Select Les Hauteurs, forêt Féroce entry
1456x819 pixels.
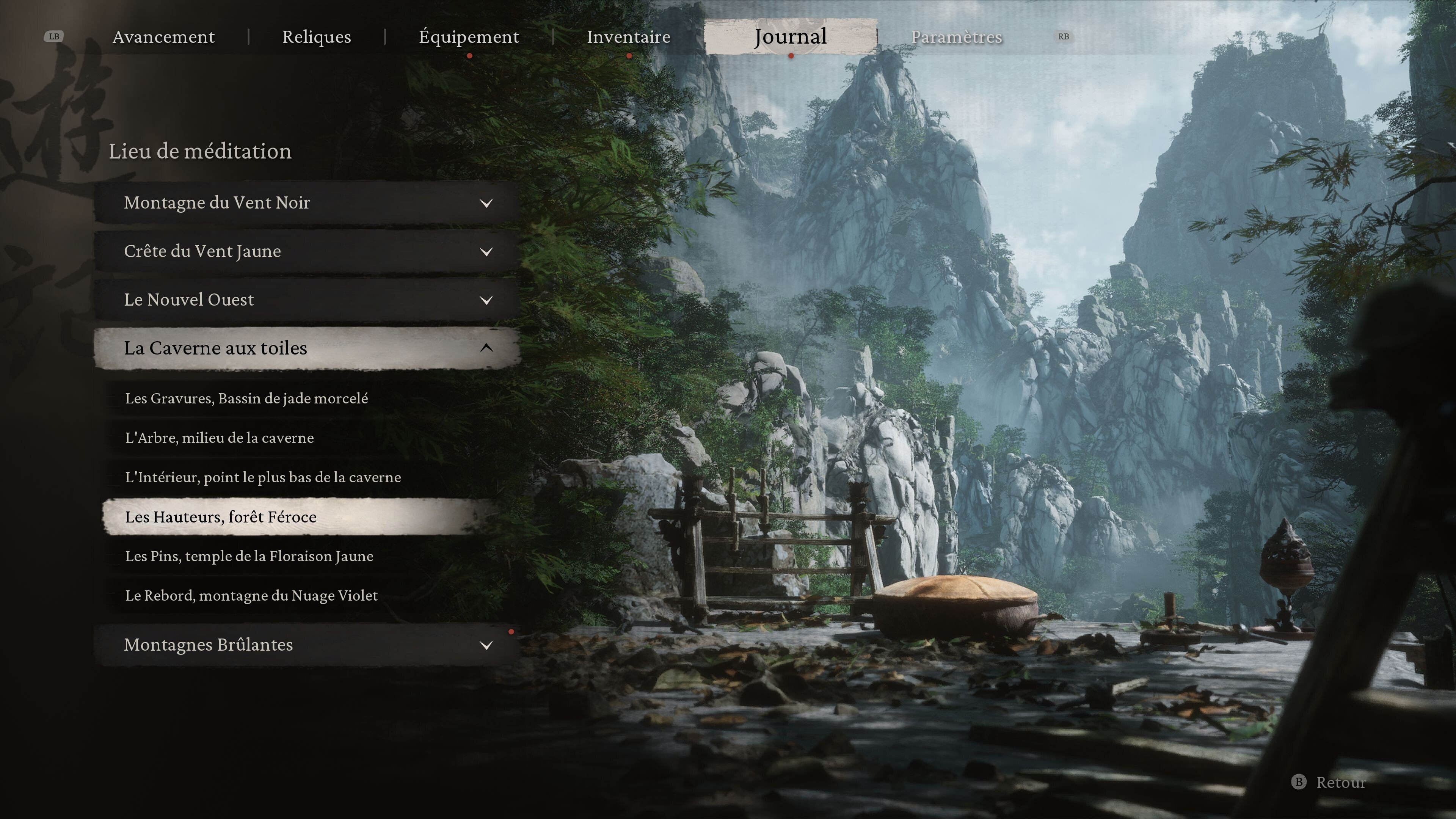(x=221, y=517)
